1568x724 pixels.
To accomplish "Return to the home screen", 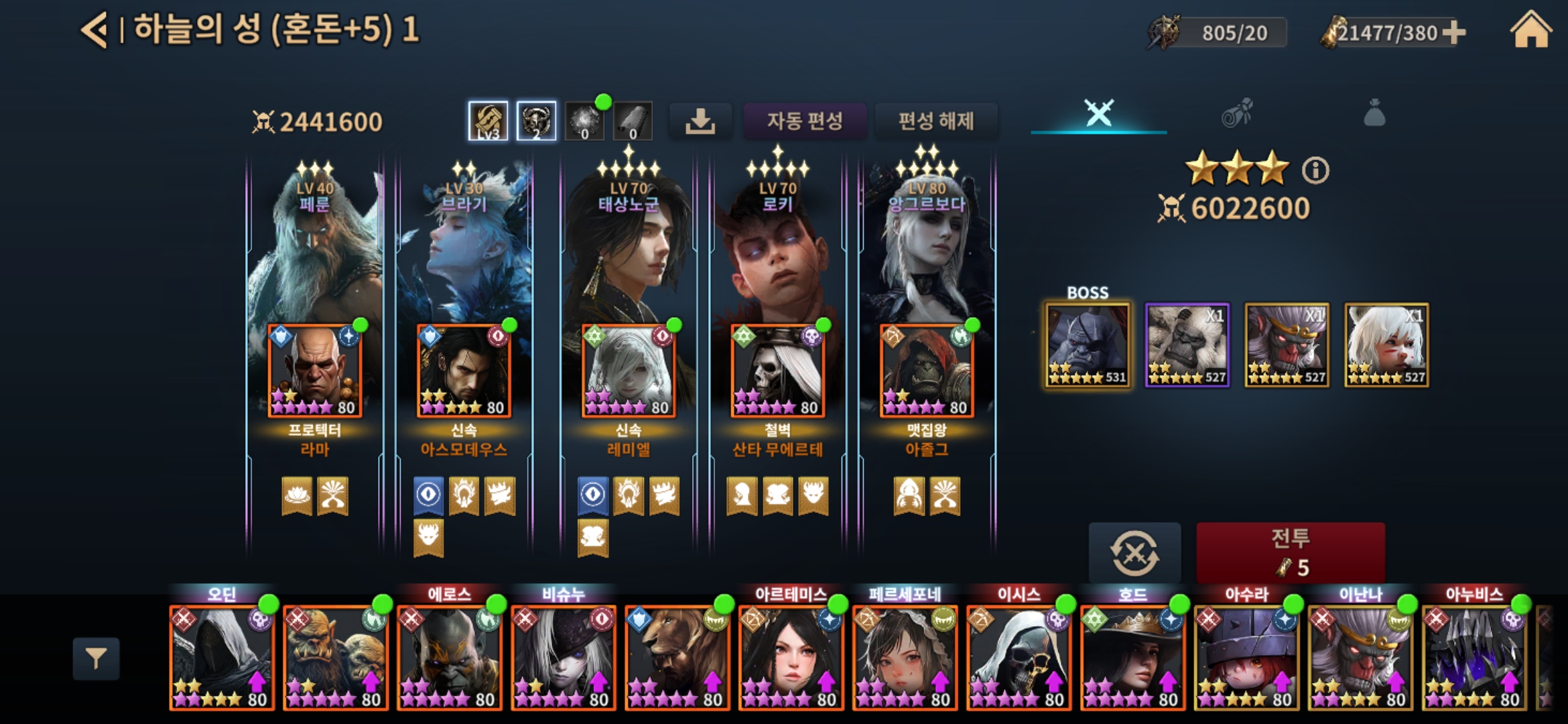I will (1530, 31).
